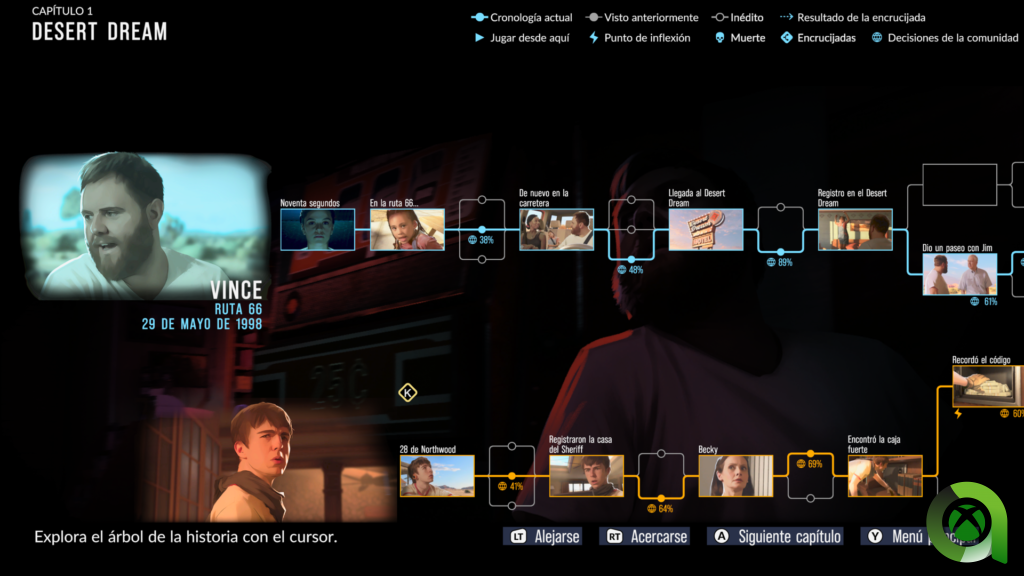
Task: Click the 38% community decision node
Action: click(x=482, y=229)
